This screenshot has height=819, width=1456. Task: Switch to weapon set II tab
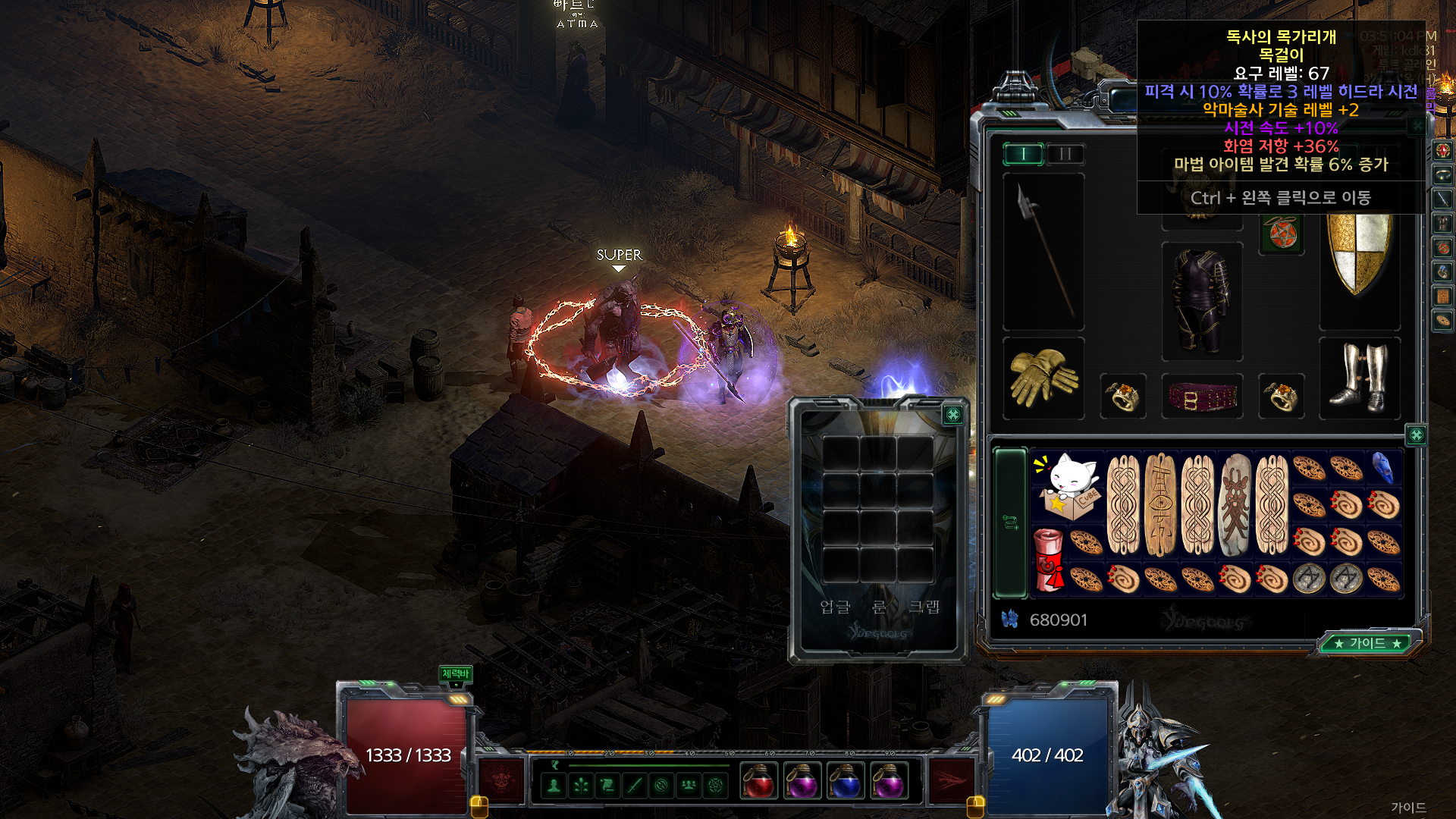[x=1065, y=154]
